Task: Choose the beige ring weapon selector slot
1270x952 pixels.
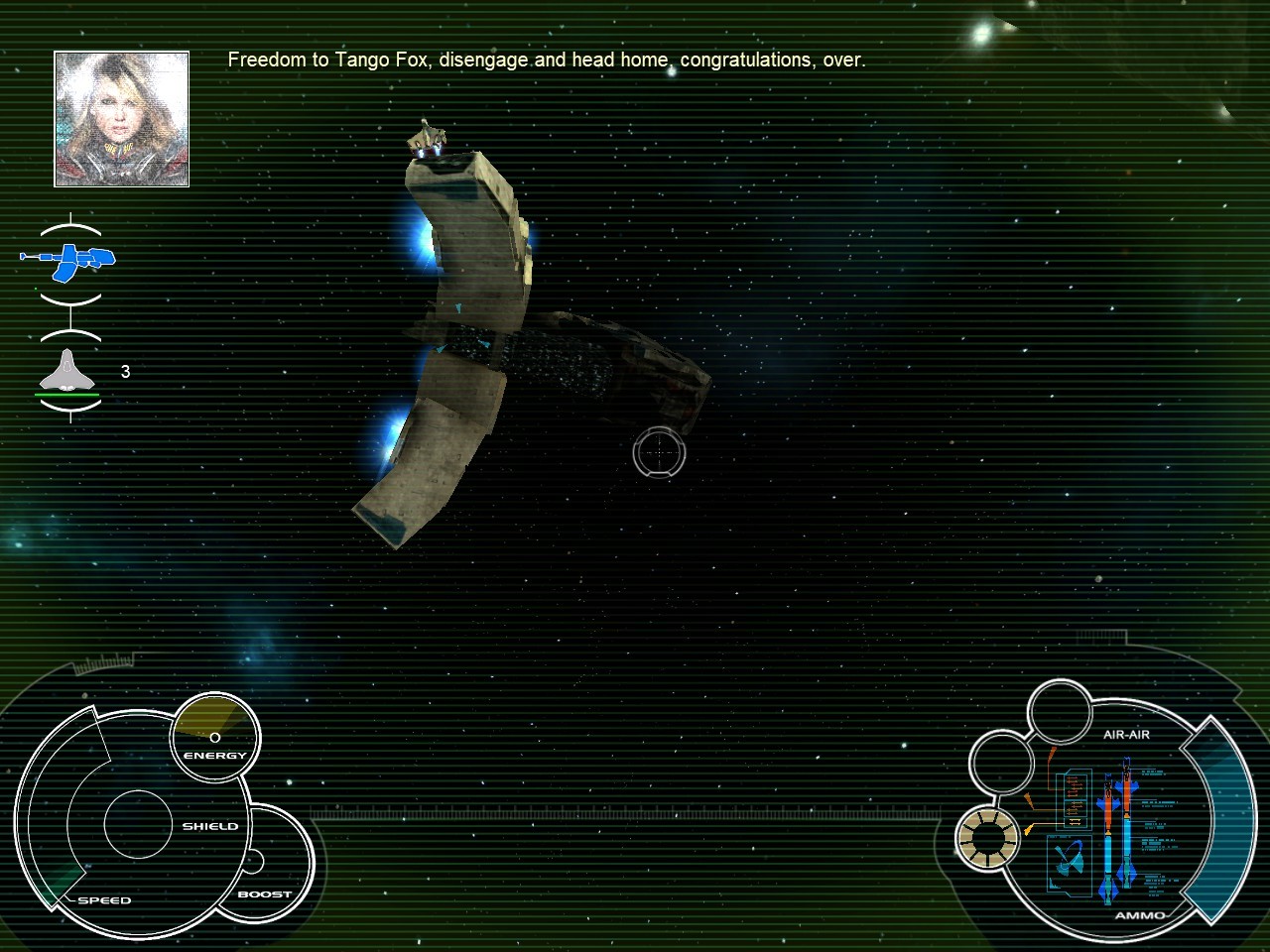Action: (x=988, y=838)
